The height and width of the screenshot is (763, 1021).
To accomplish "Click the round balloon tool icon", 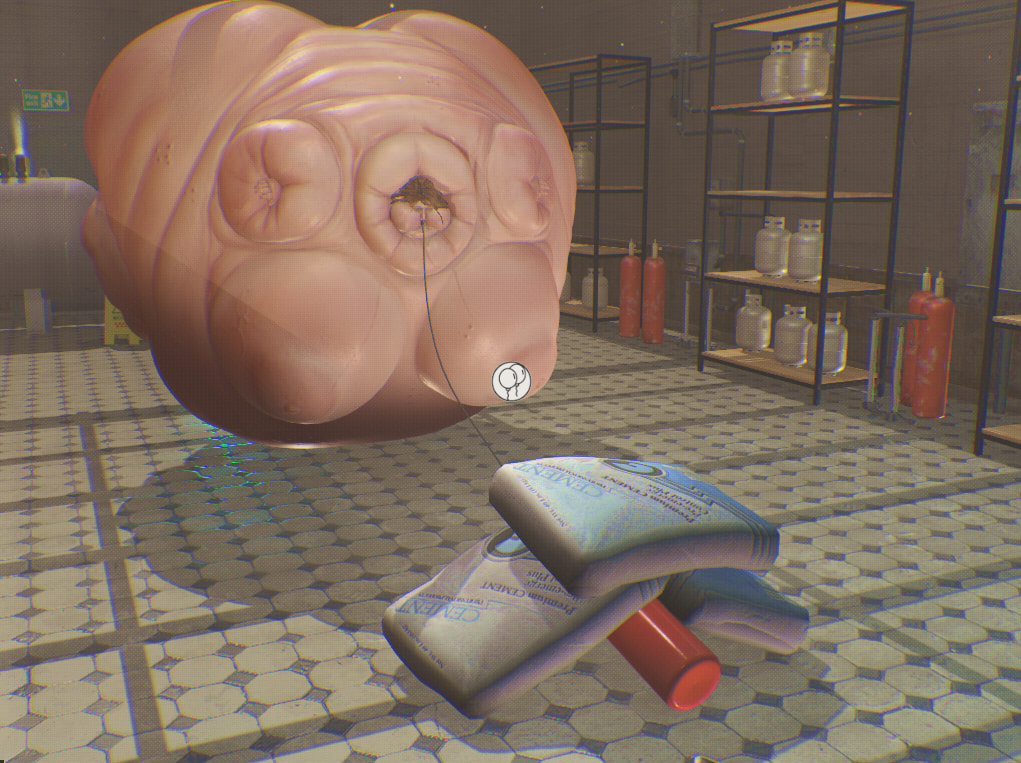I will tap(510, 380).
